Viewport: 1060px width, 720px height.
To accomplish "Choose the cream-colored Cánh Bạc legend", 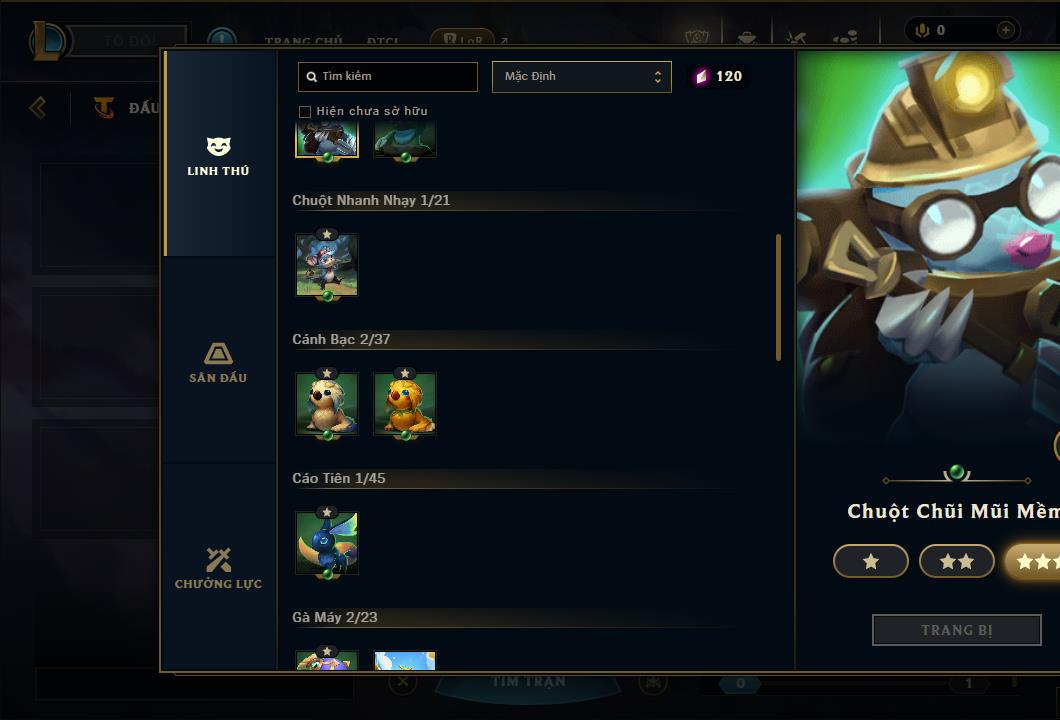I will (327, 404).
